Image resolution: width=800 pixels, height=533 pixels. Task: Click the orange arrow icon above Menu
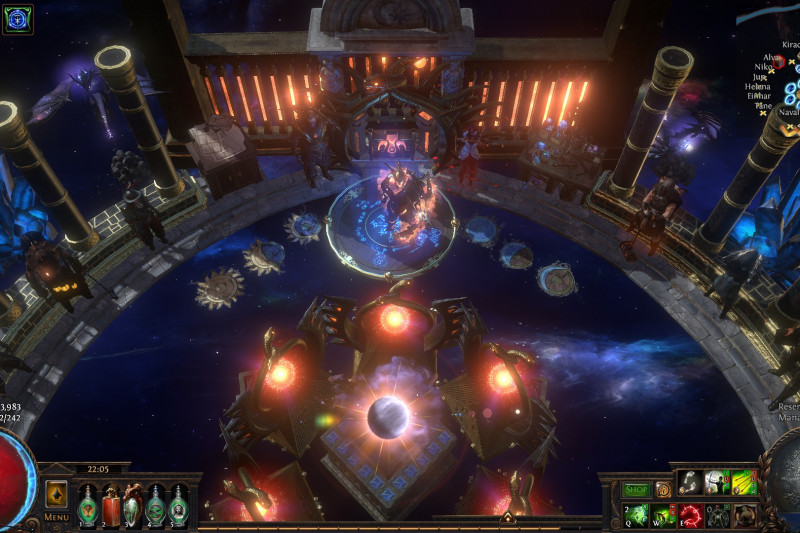coord(56,493)
